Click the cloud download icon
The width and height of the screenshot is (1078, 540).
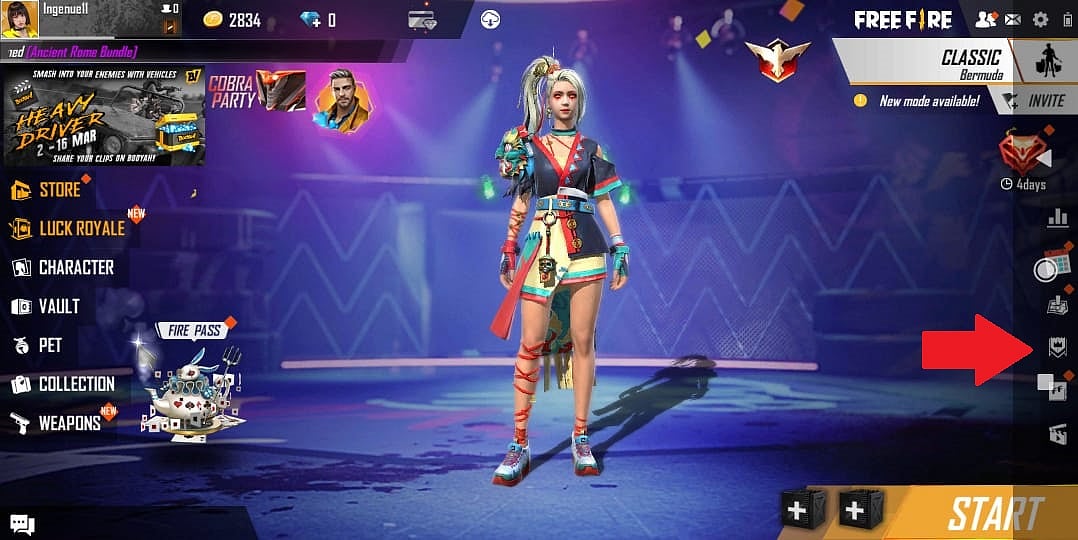click(491, 19)
